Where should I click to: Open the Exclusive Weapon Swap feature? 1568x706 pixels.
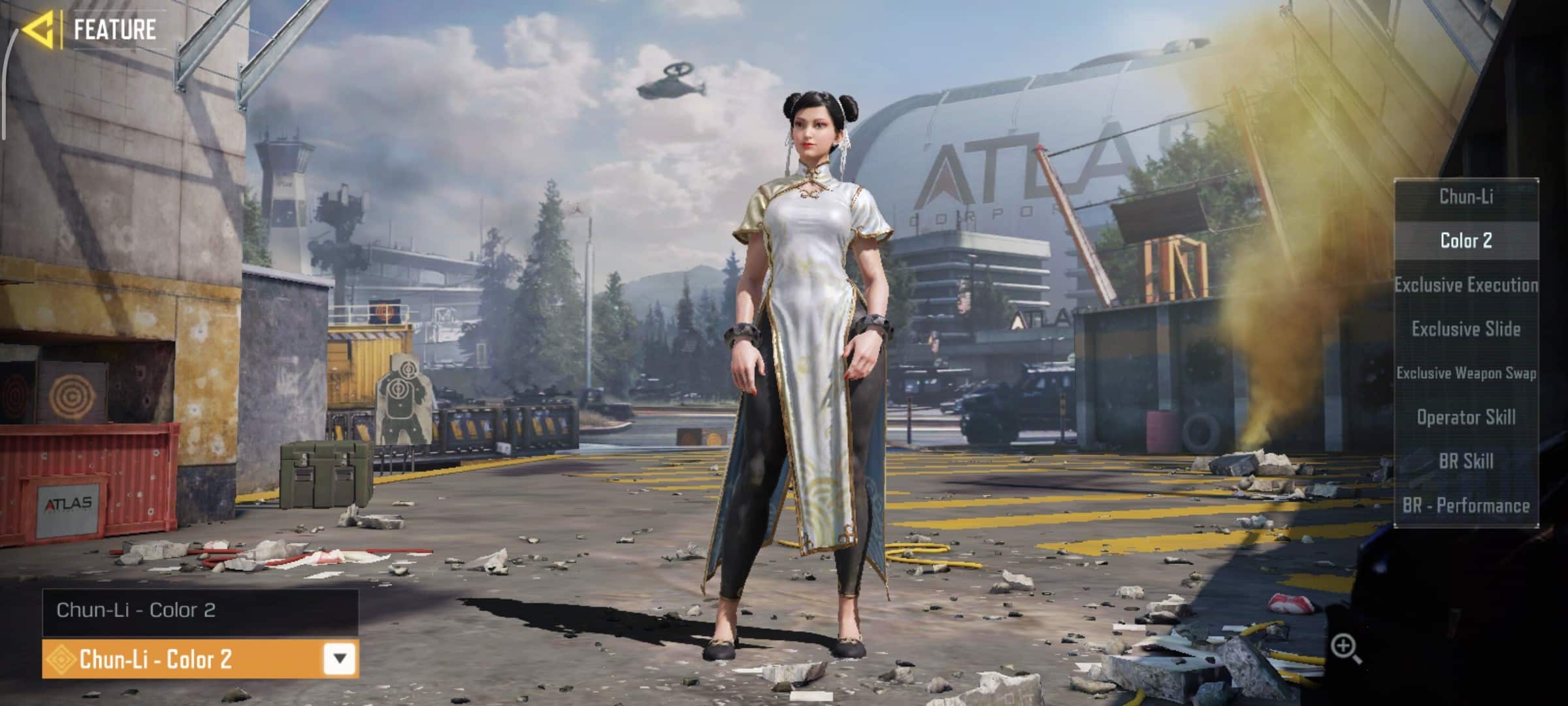1466,373
